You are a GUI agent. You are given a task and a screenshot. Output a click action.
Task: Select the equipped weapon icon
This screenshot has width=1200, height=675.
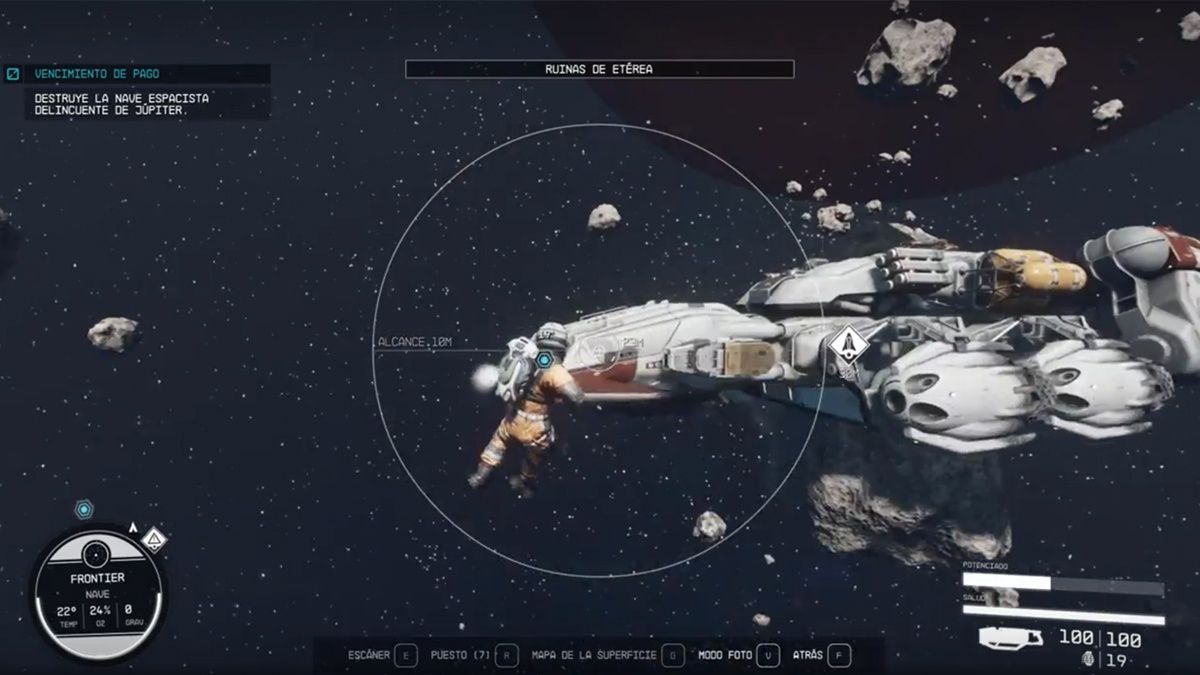click(x=1011, y=637)
